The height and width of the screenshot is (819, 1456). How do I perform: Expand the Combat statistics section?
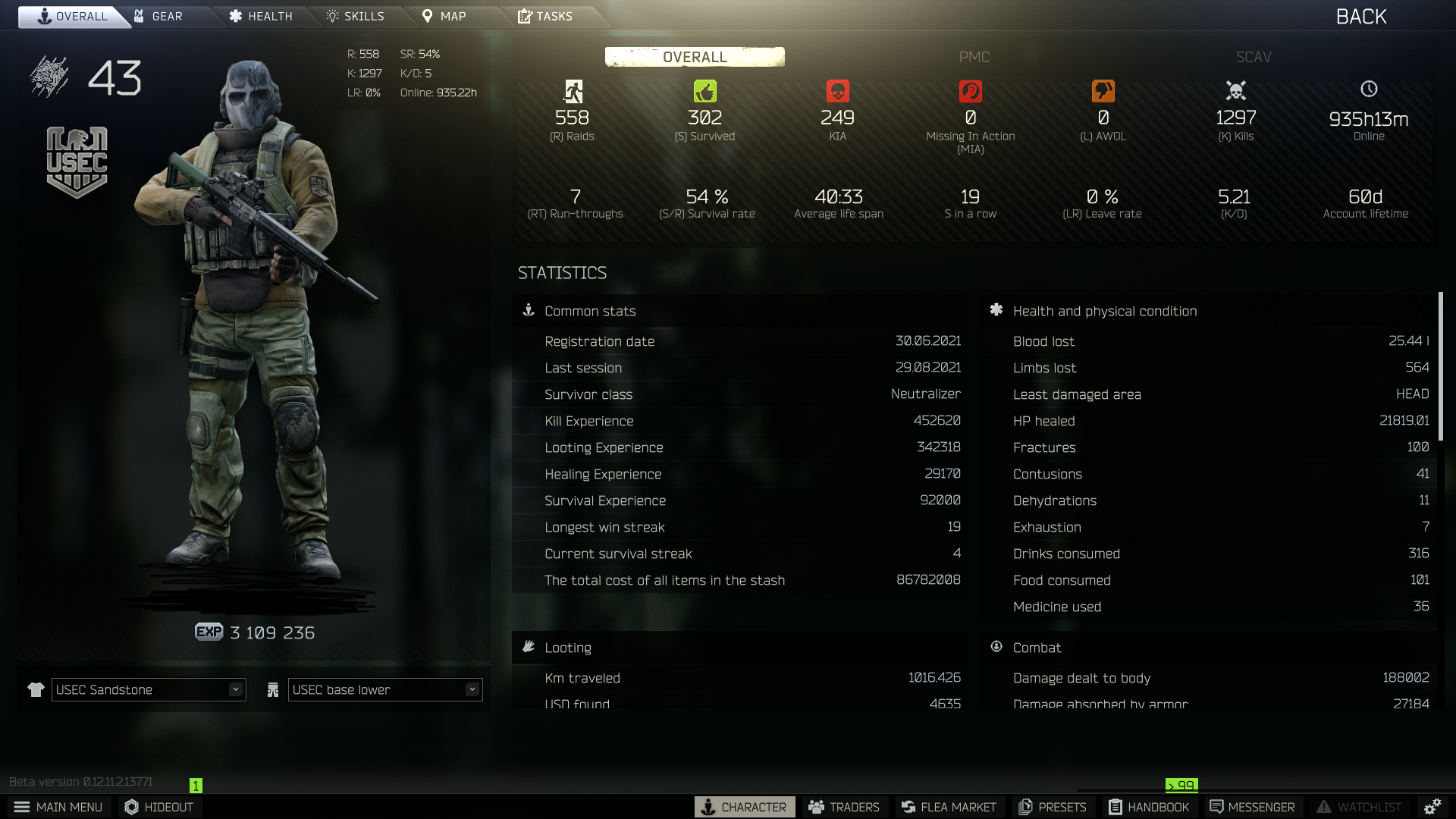[1037, 647]
